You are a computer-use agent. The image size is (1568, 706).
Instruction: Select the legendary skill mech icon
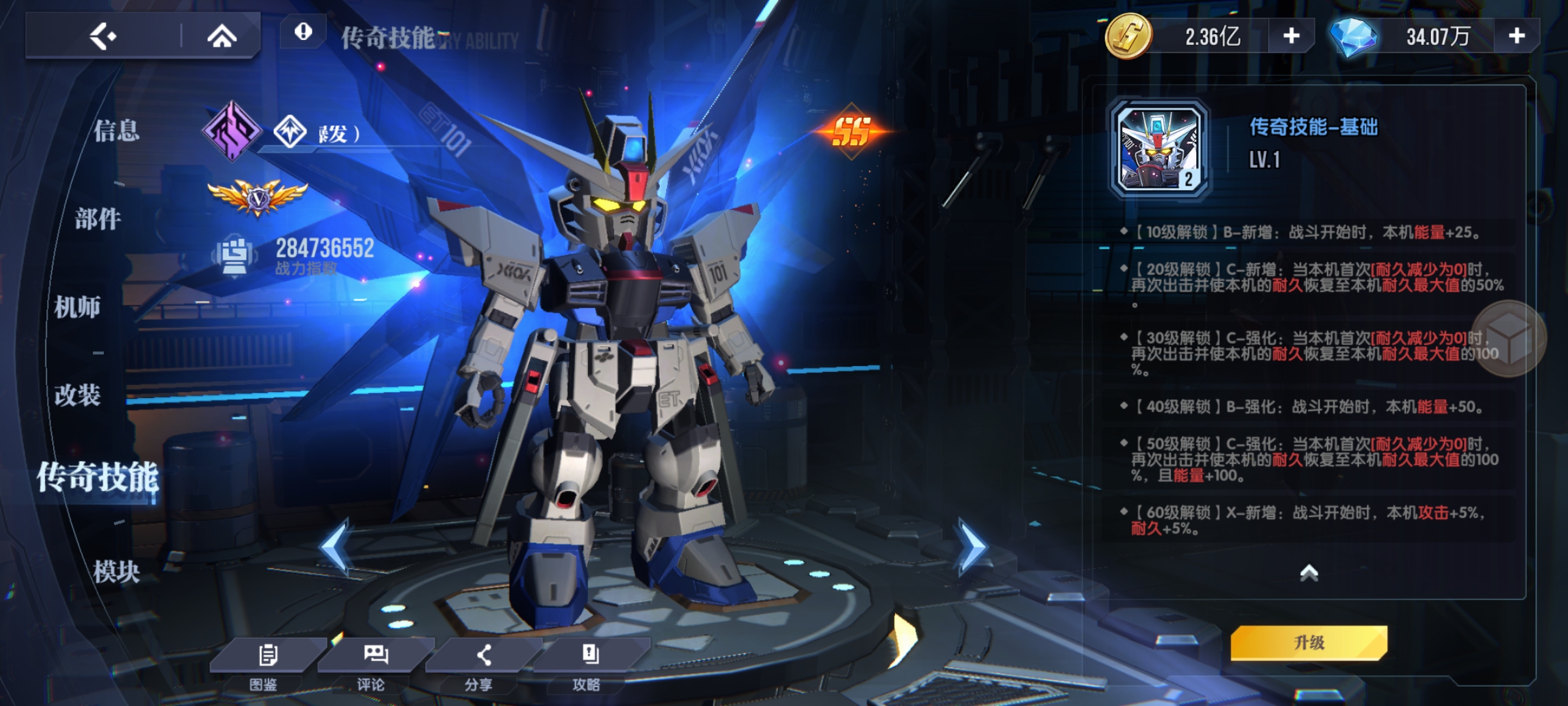[x=1160, y=149]
